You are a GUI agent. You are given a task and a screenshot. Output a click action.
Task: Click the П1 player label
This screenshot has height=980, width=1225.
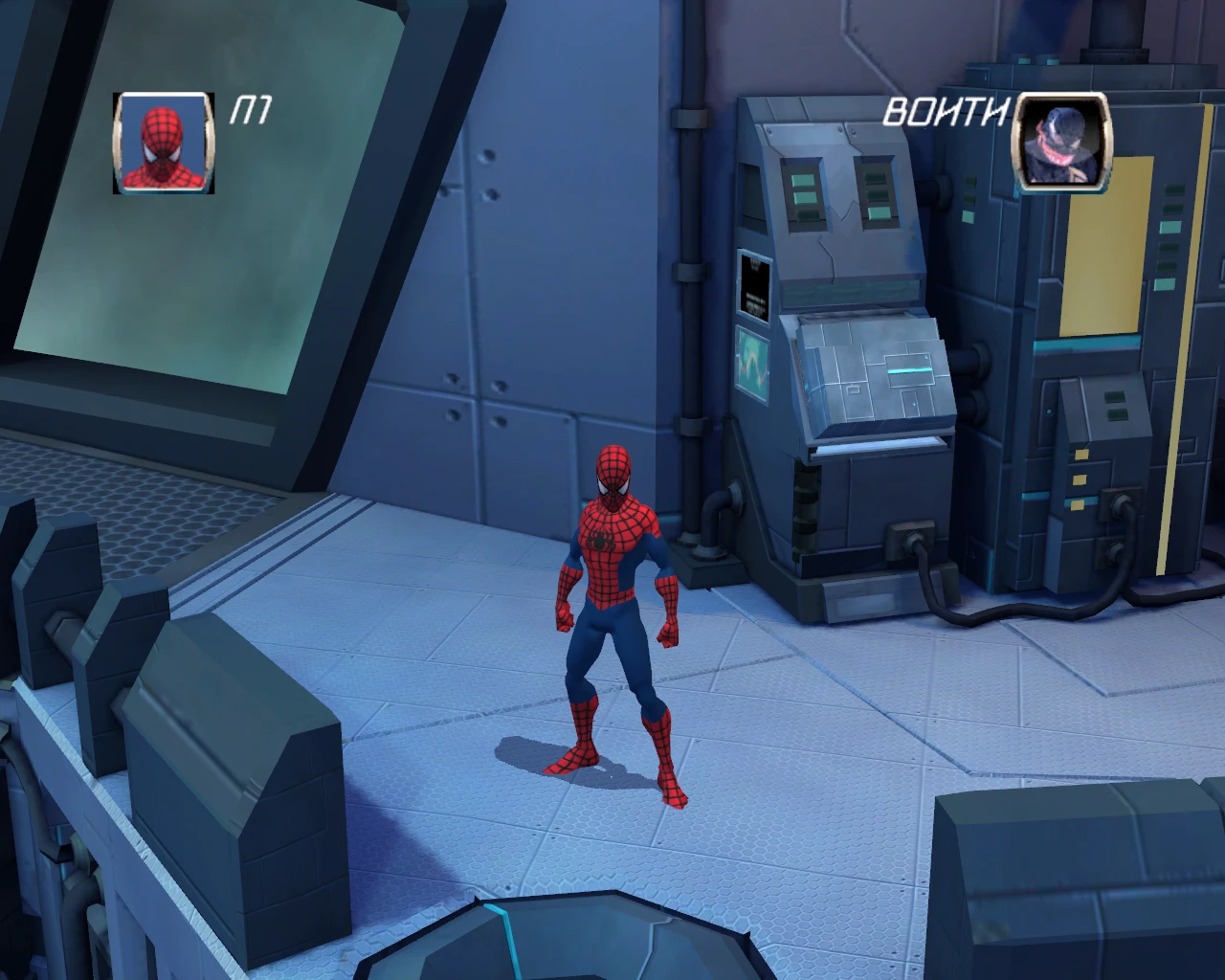click(x=251, y=112)
